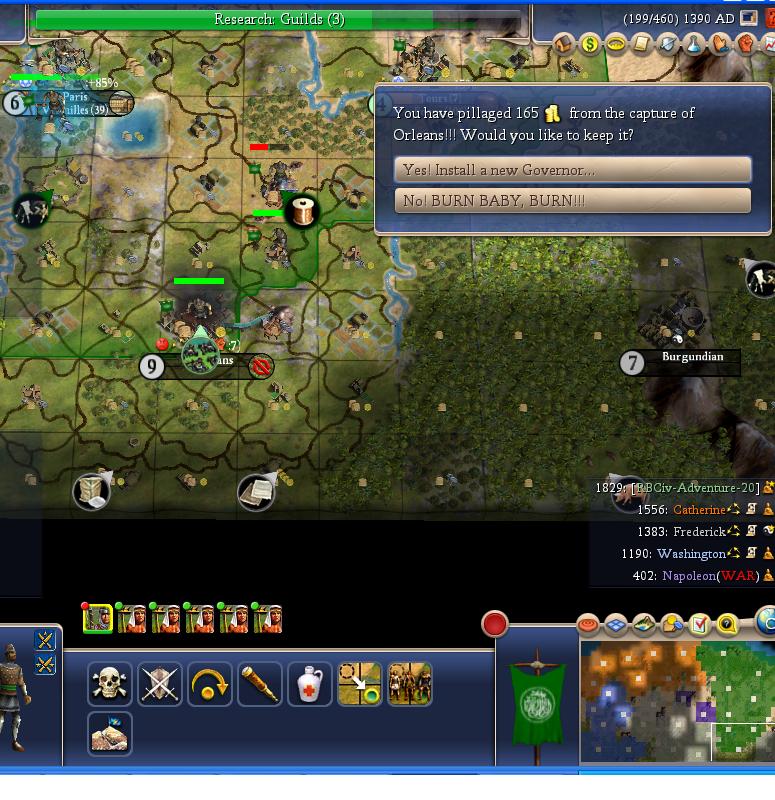Open the military advisor red fist icon
Viewport: 775px width, 800px height.
[x=746, y=44]
